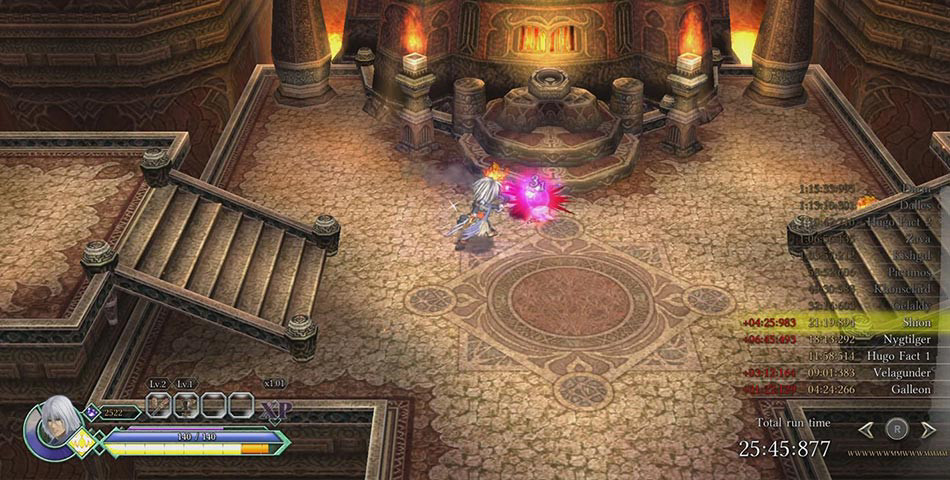Select the Shion highlighted split row
This screenshot has height=480, width=950.
[845, 322]
